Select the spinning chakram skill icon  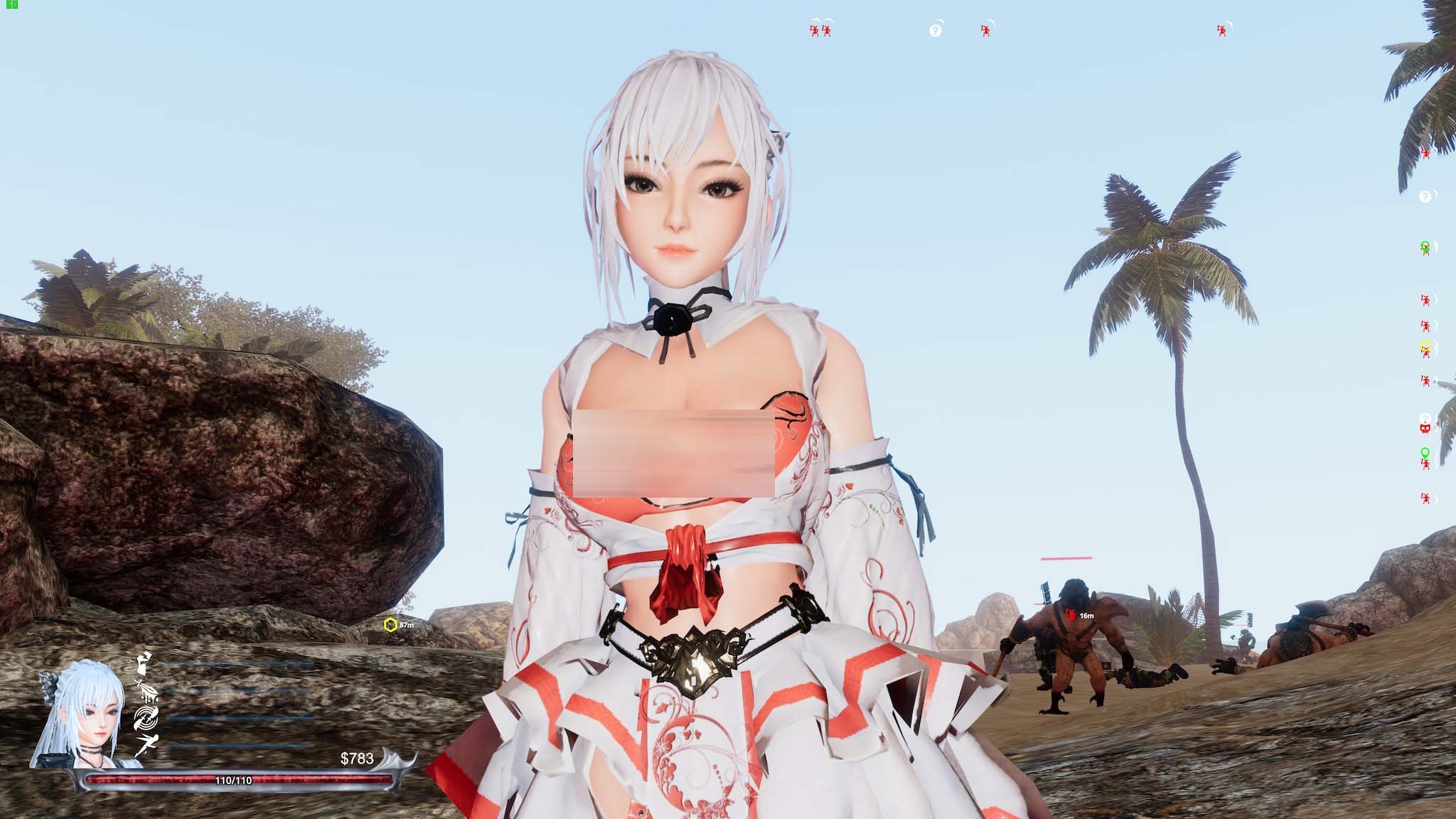click(146, 718)
